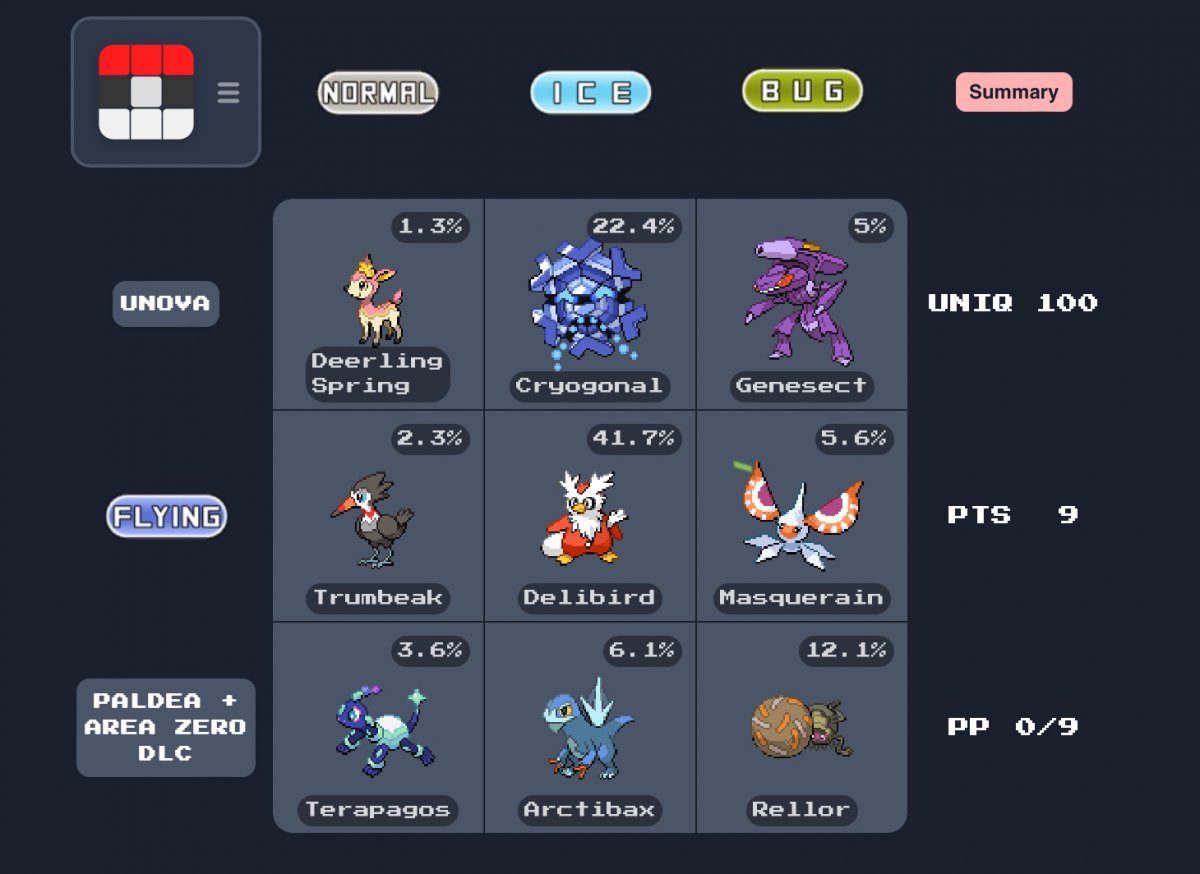
Task: Click the Bug type column header
Action: [802, 92]
